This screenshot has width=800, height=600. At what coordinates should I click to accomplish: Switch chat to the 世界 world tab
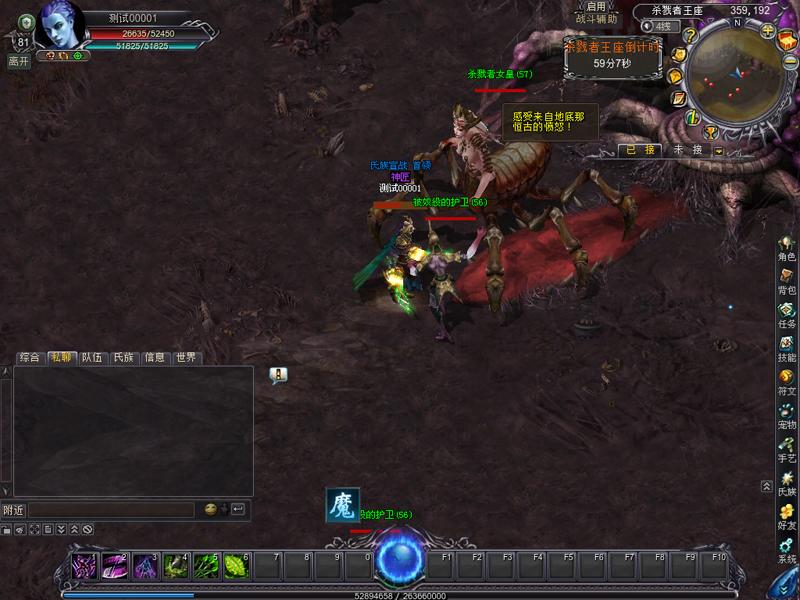click(186, 357)
